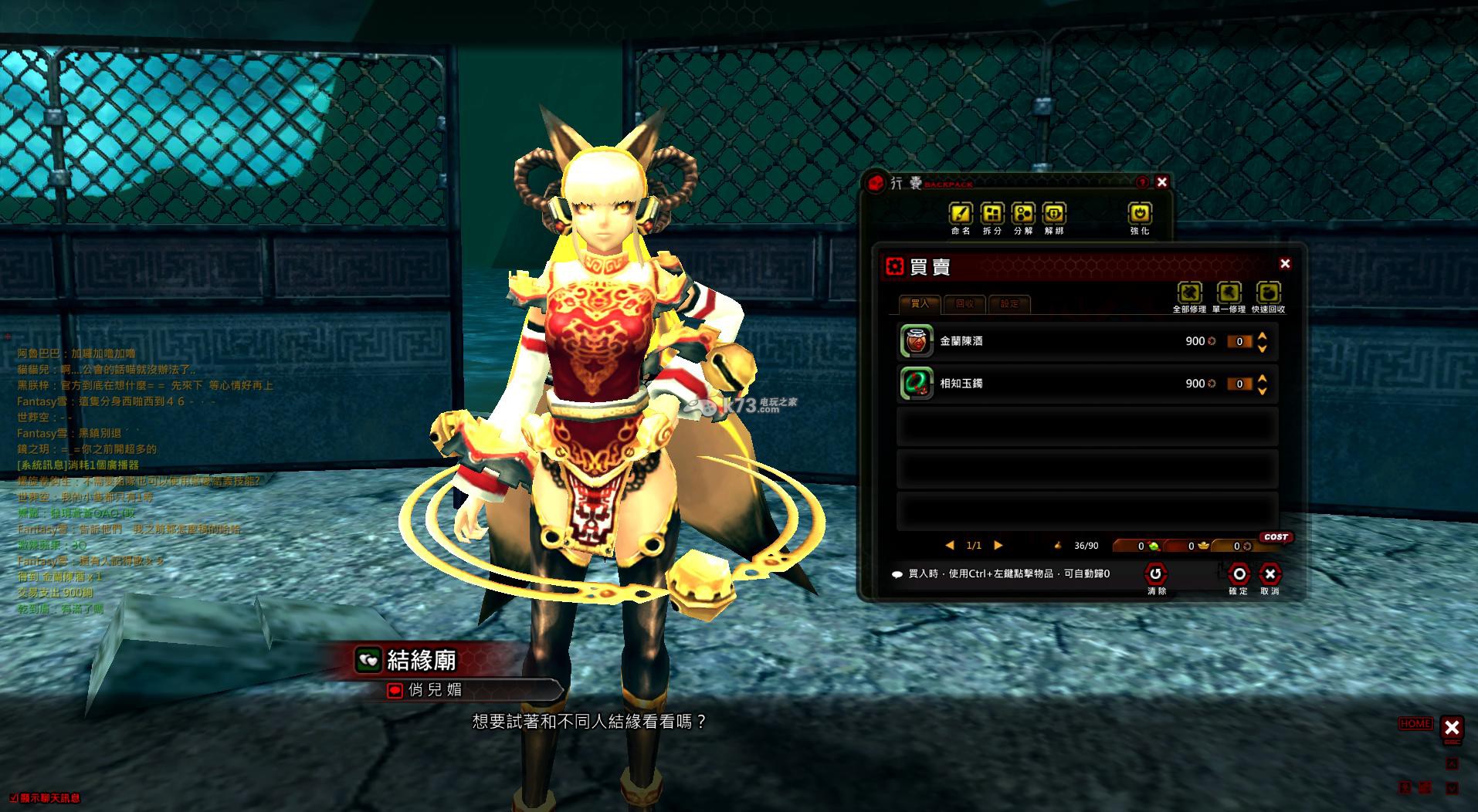The image size is (1478, 812).
Task: Click 全部修理 repair-all button
Action: click(x=1190, y=293)
